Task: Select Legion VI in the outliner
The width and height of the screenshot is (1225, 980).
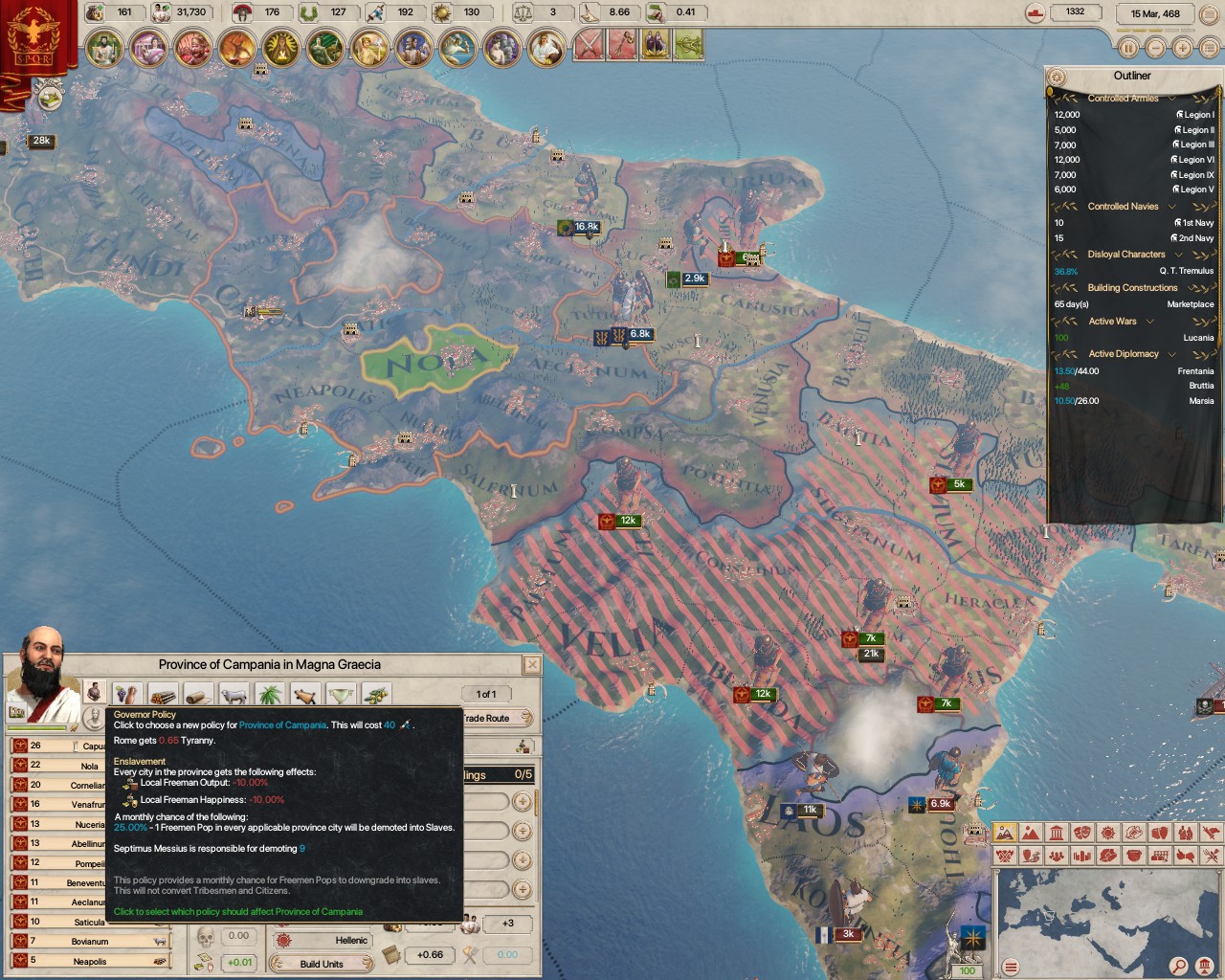Action: coord(1194,160)
